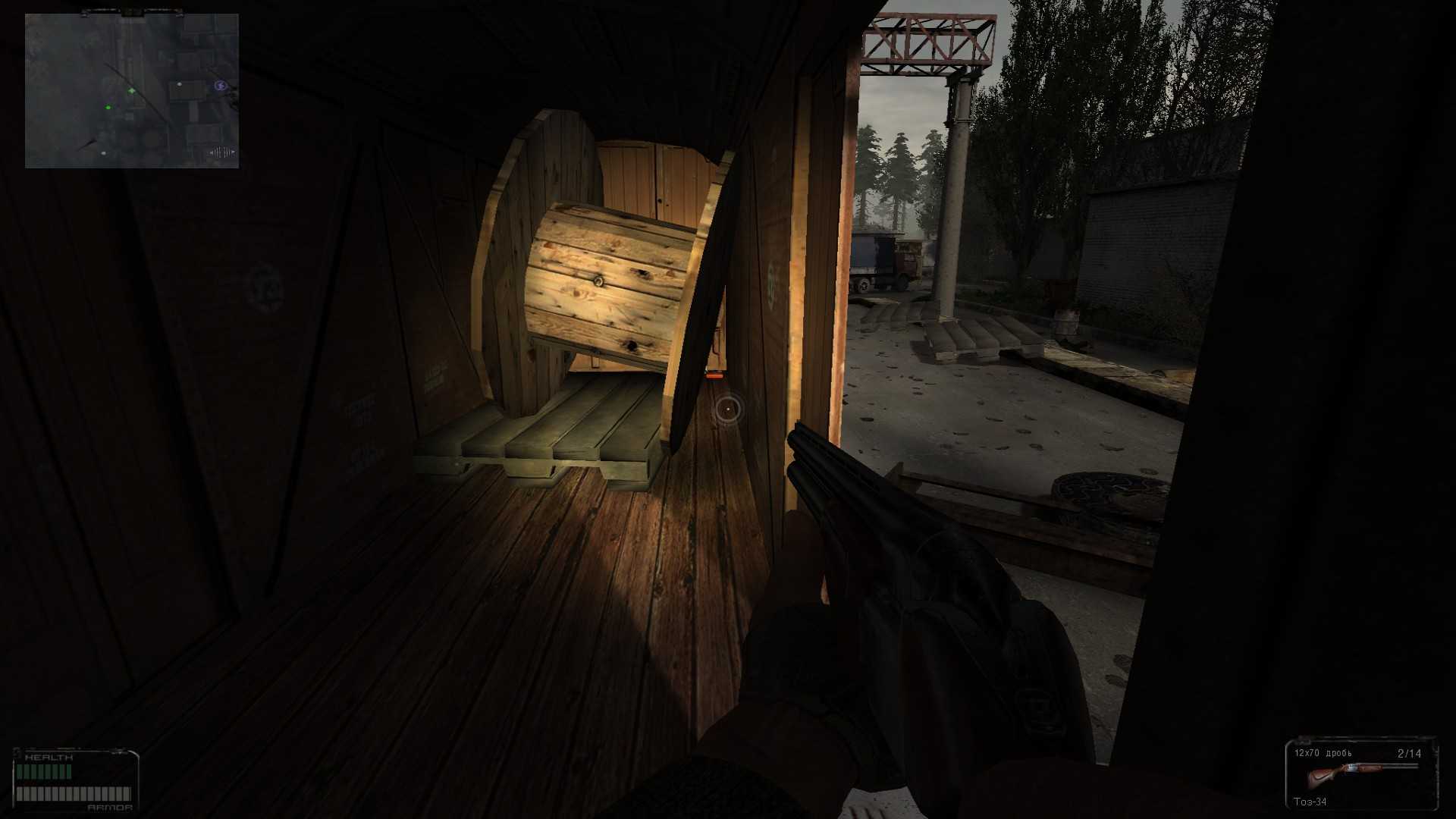
Task: Select the purple lightning marker on minimap
Action: (x=220, y=86)
